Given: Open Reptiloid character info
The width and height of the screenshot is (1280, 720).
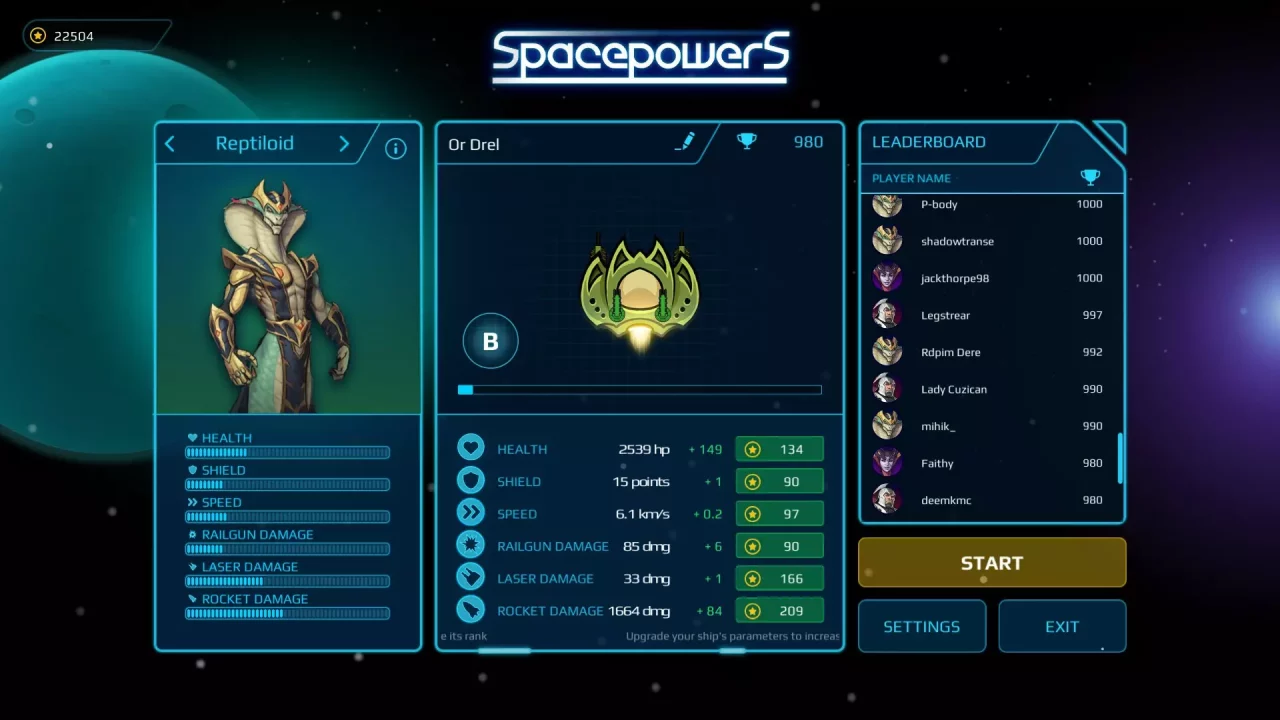Looking at the screenshot, I should pyautogui.click(x=395, y=147).
